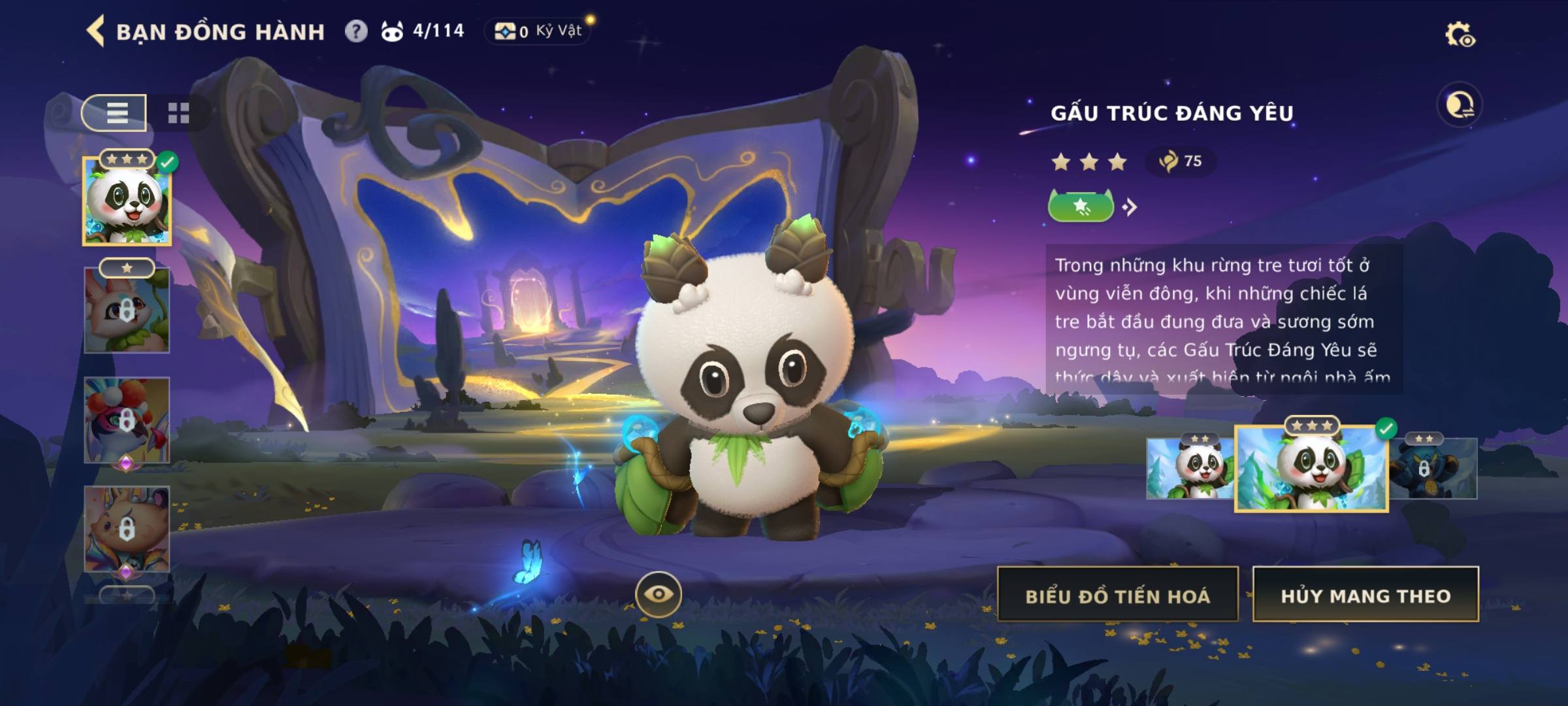Tap the Kỷ Vật currency counter
The image size is (1568, 706).
(x=537, y=31)
